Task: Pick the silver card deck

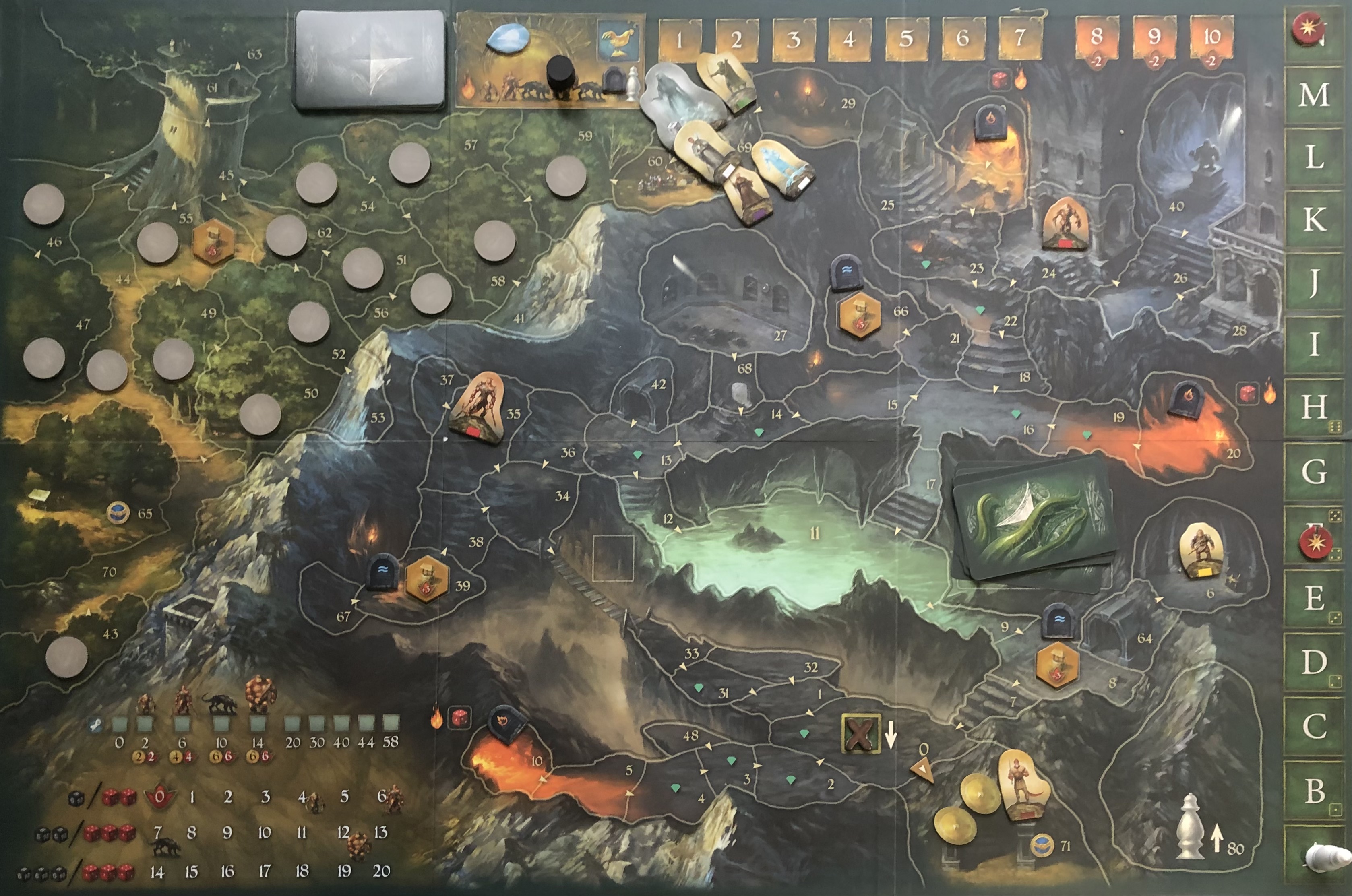Action: (x=370, y=60)
